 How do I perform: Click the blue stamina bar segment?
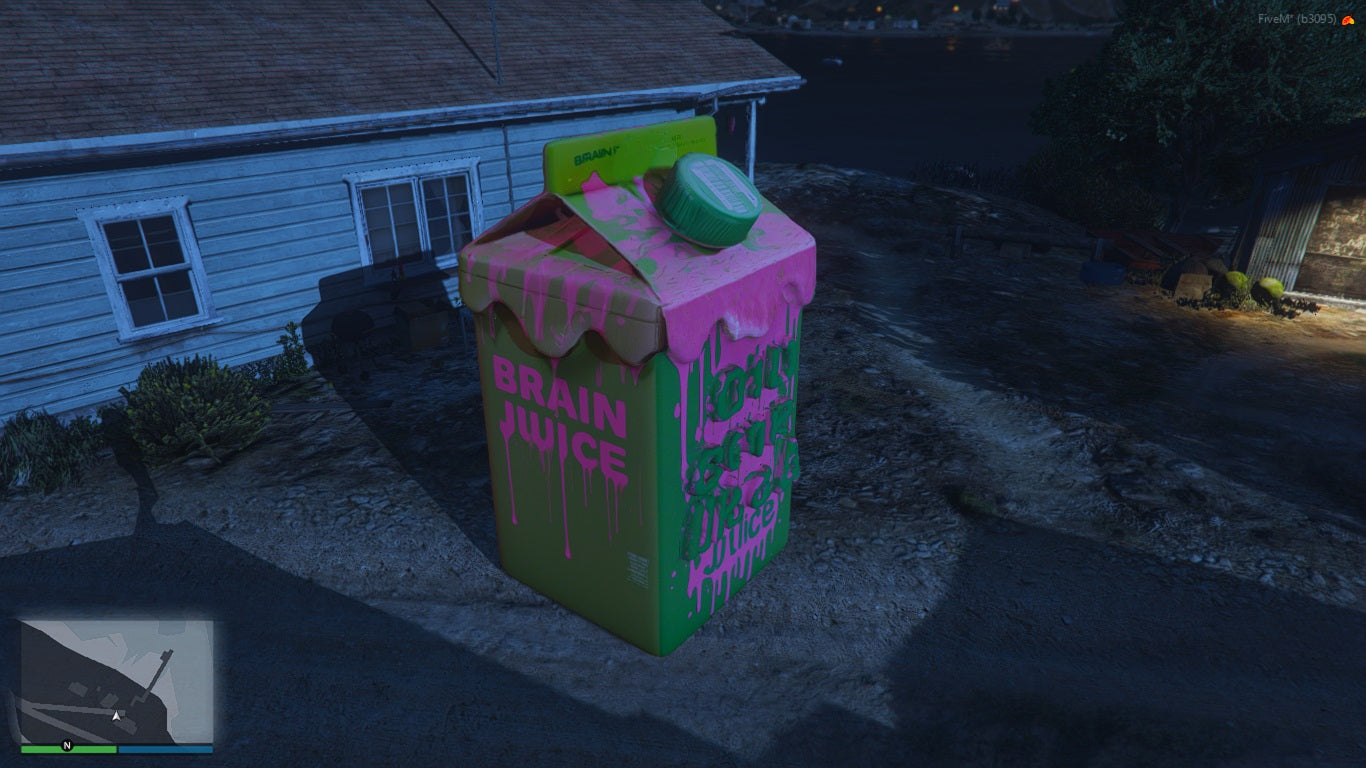[x=165, y=748]
